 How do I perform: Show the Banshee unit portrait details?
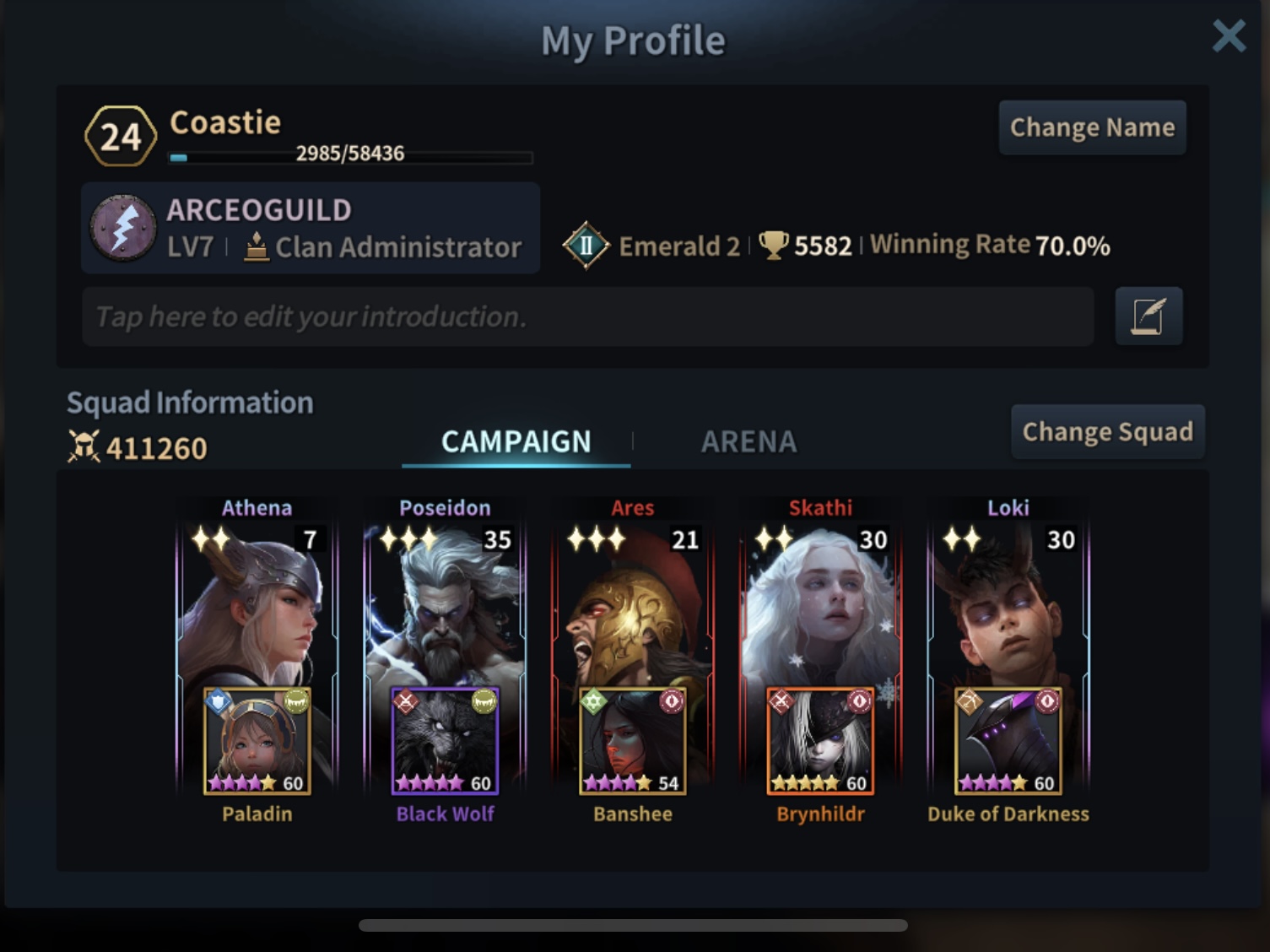click(x=633, y=741)
